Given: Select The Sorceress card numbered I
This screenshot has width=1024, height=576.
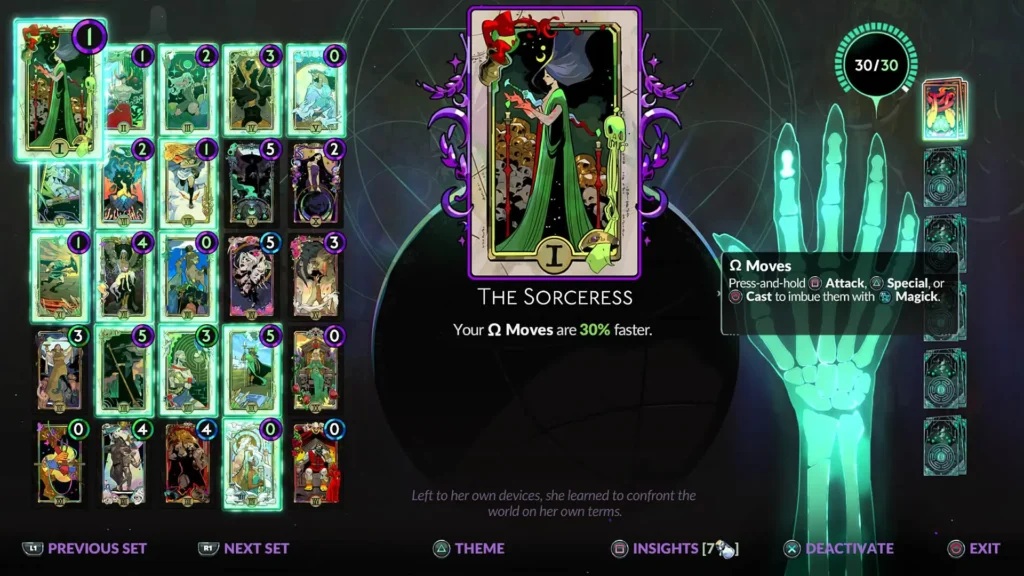Looking at the screenshot, I should [60, 92].
